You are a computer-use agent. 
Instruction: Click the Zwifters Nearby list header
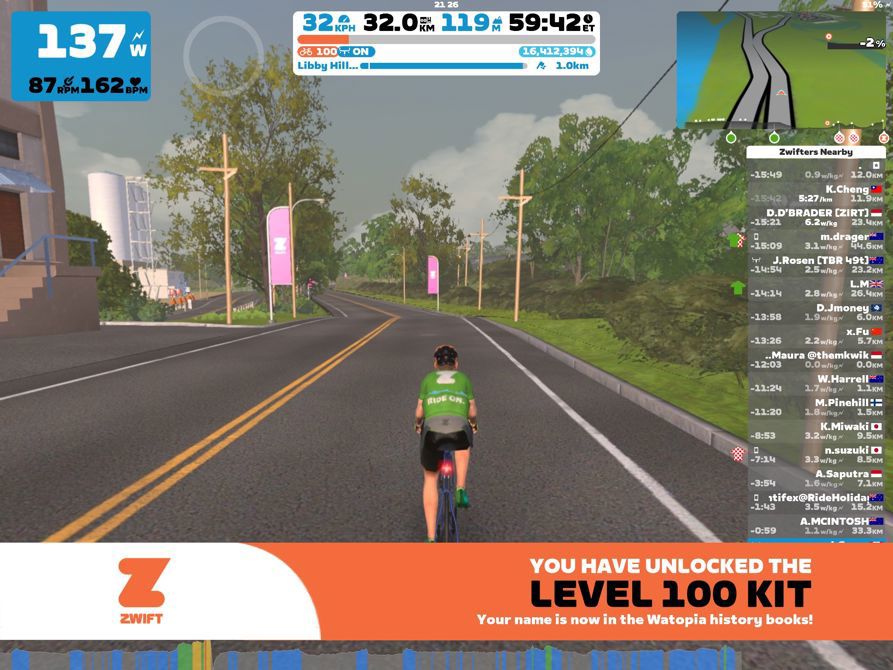[816, 152]
